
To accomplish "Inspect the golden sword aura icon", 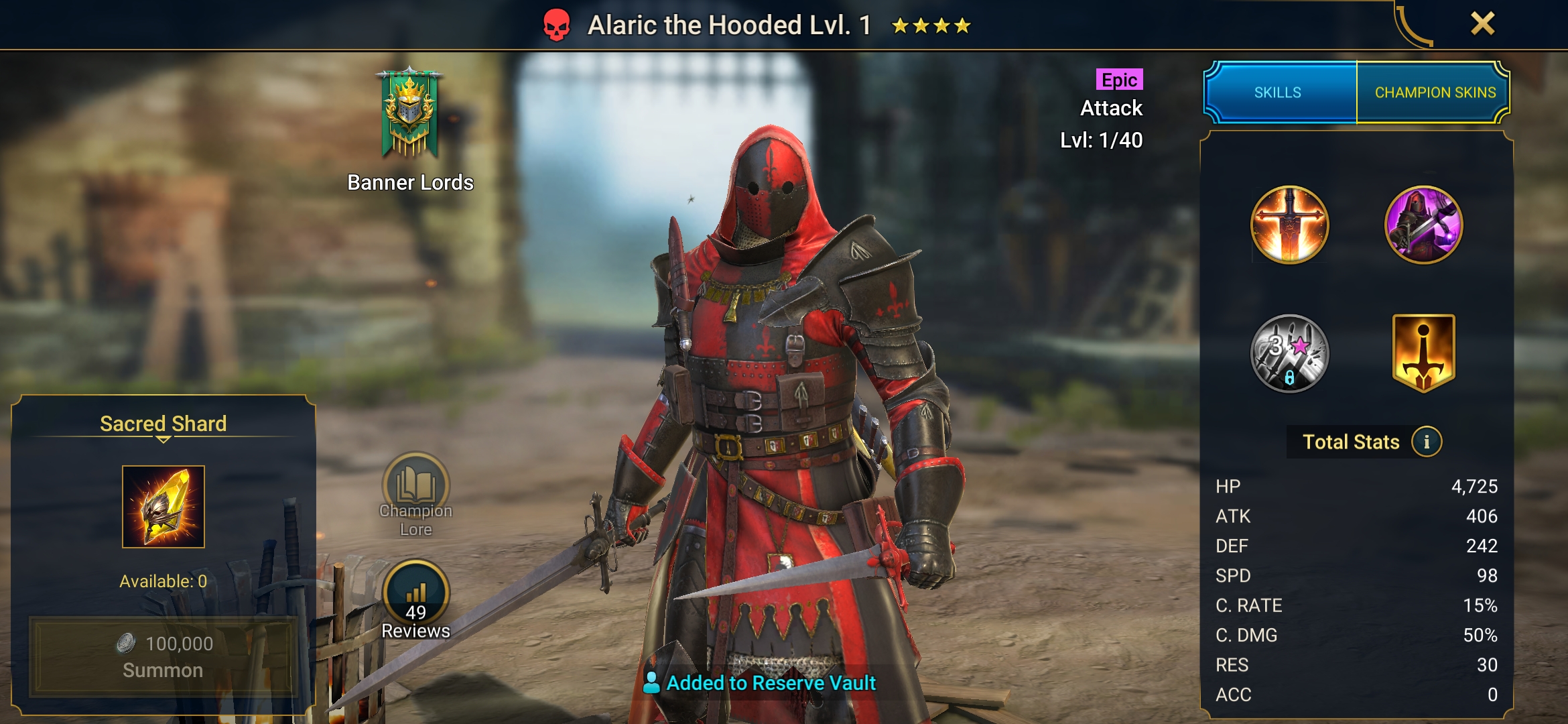I will click(x=1423, y=353).
